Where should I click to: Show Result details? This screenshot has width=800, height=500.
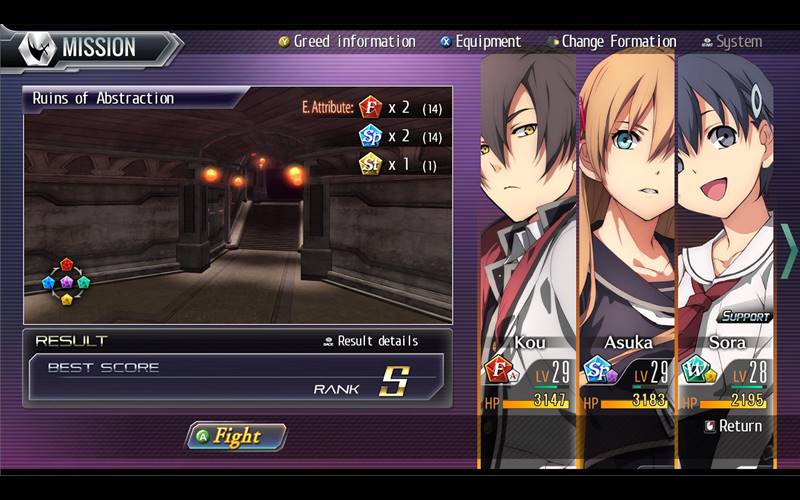tap(370, 341)
